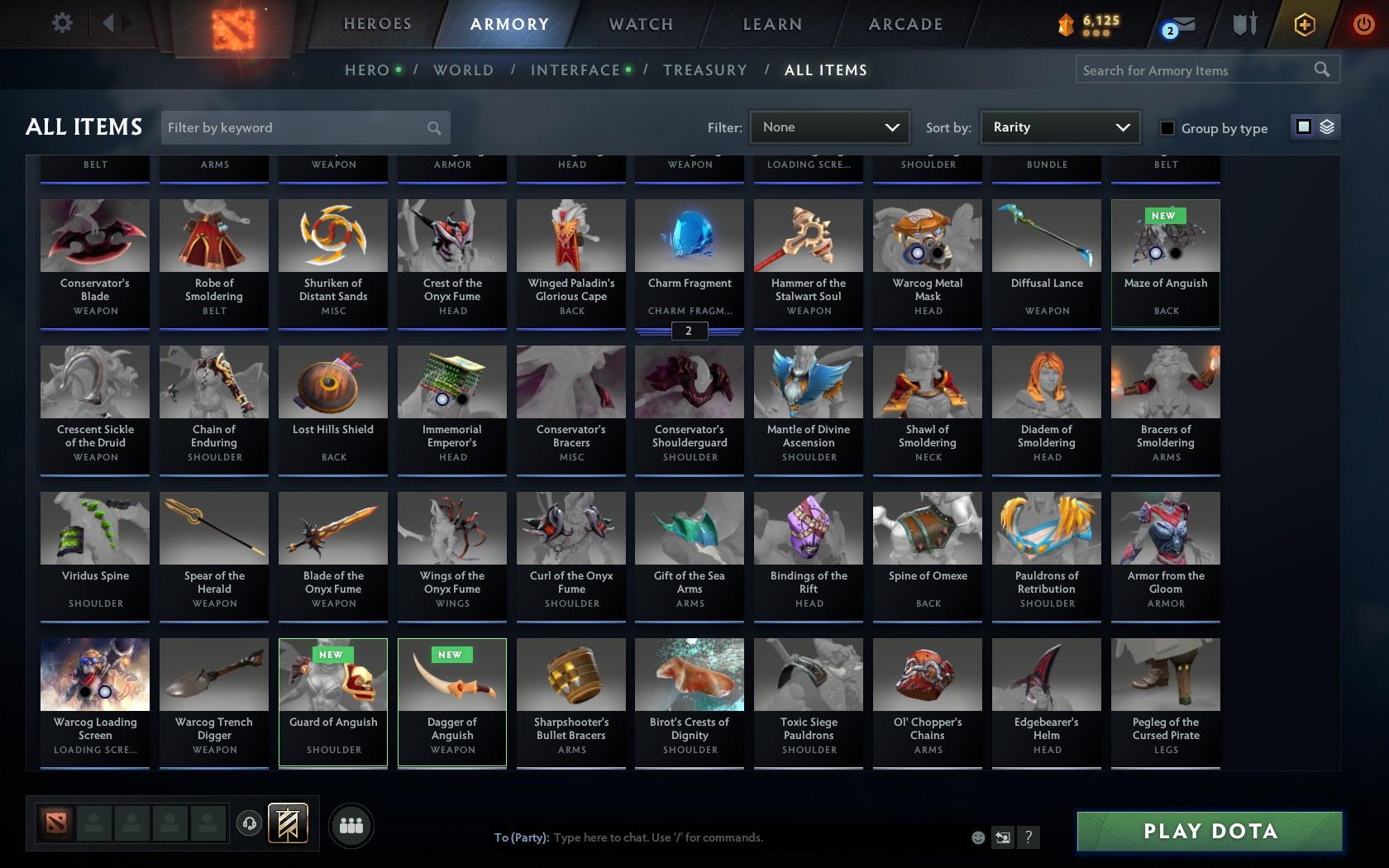Open the Filter dropdown set to None
Screen dimensions: 1389x868
click(x=829, y=127)
